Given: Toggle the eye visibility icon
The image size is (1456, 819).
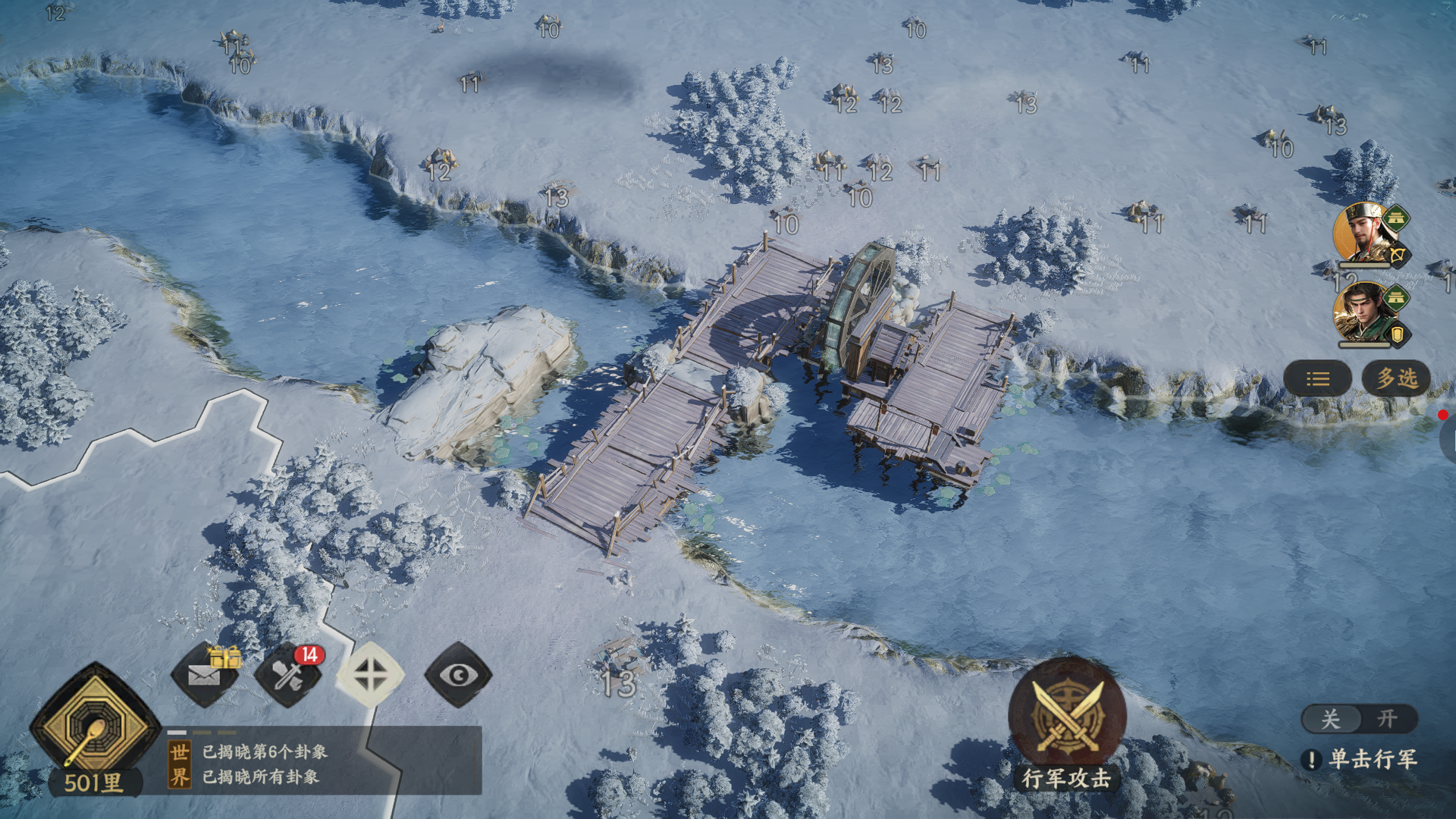Looking at the screenshot, I should click(458, 674).
